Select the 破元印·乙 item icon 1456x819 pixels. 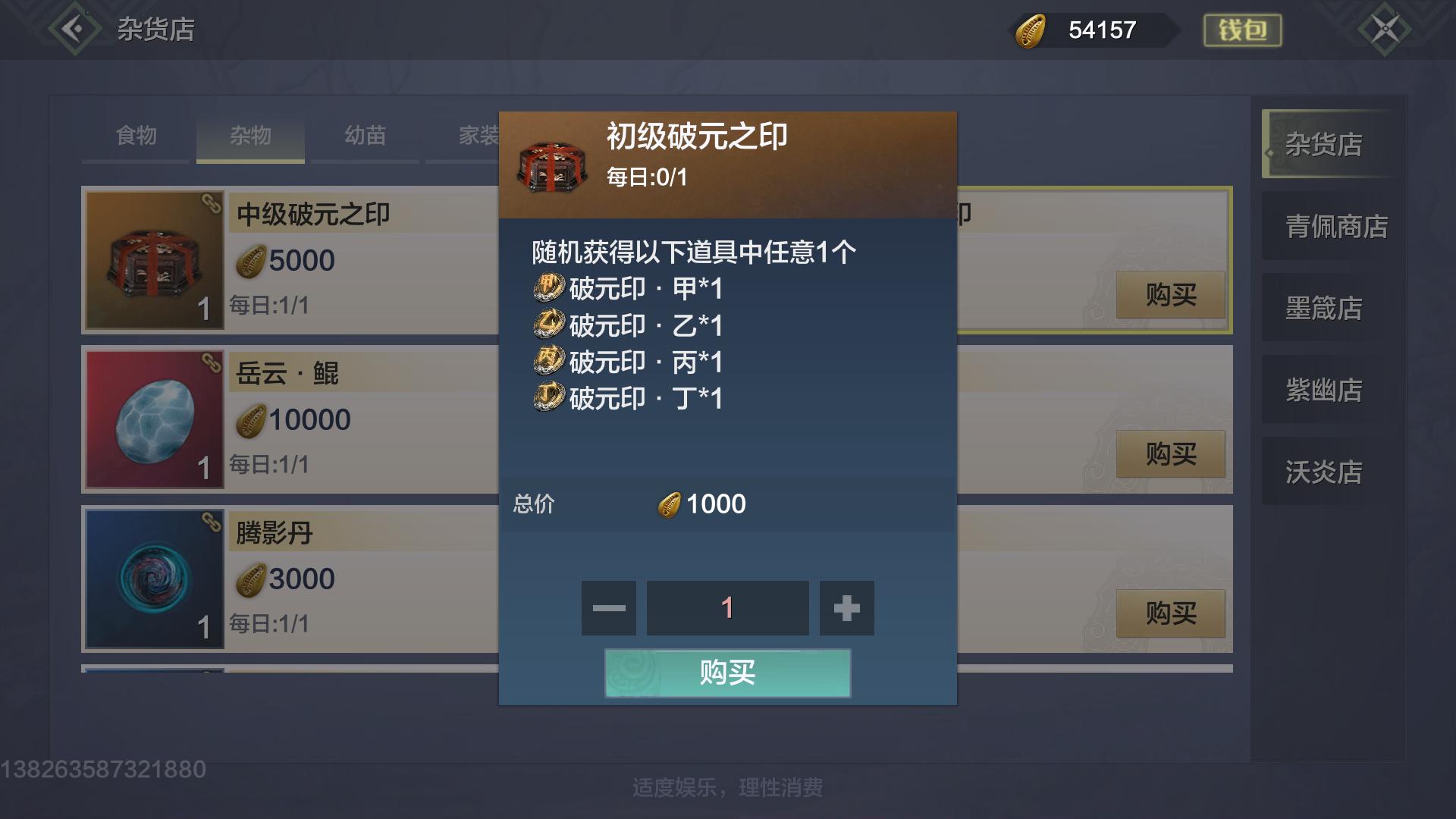(x=551, y=325)
